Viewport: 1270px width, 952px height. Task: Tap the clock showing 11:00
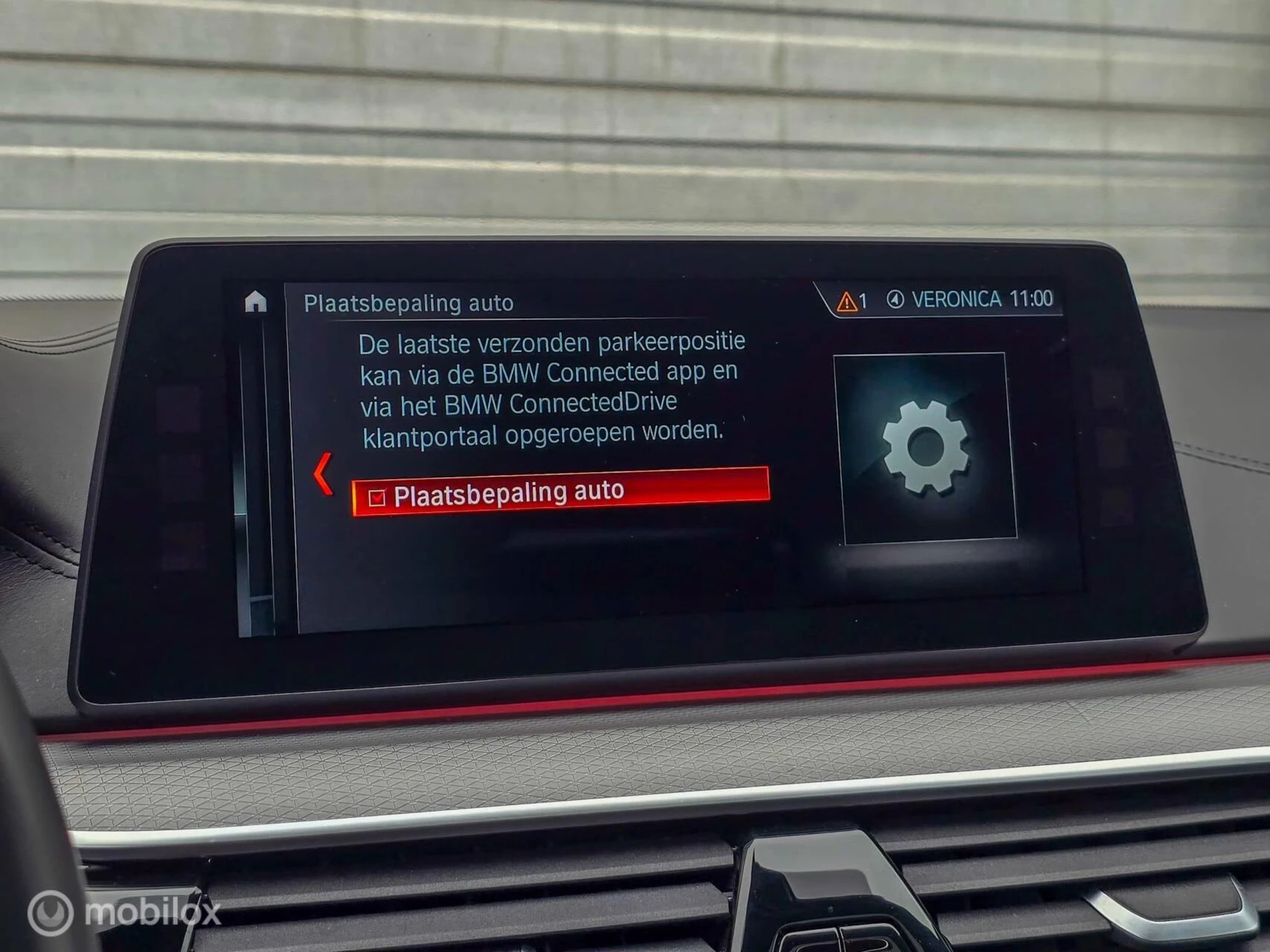tap(1034, 297)
